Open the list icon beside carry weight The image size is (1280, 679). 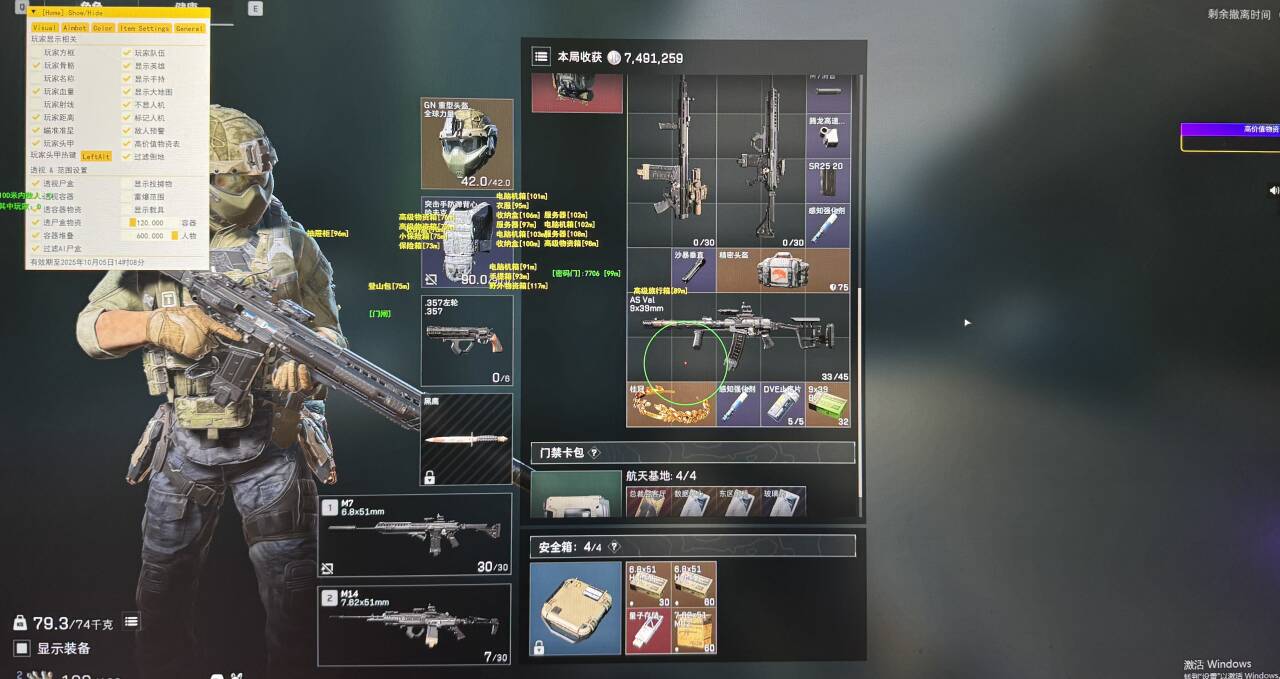pyautogui.click(x=131, y=622)
